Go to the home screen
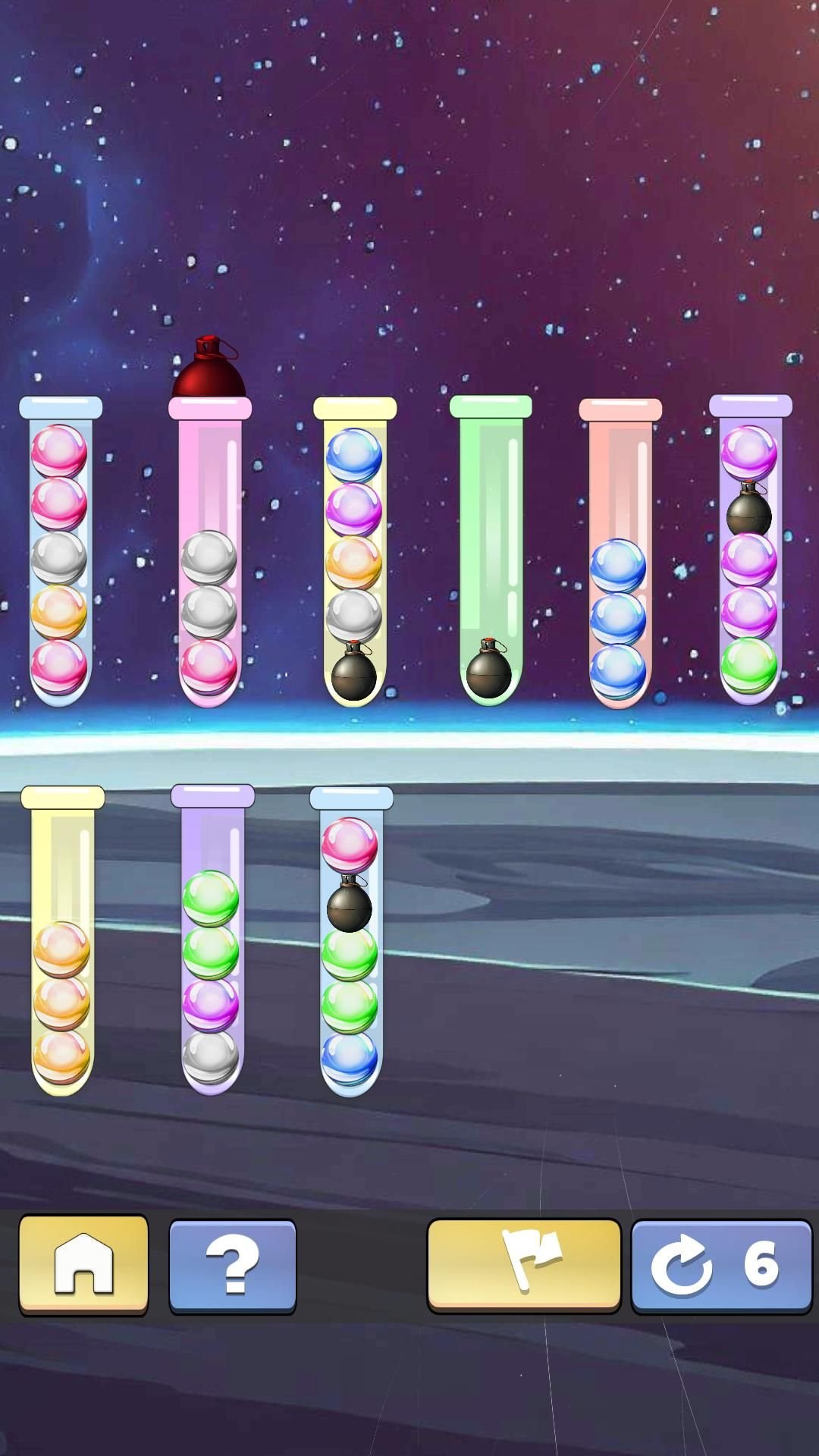 (83, 1264)
